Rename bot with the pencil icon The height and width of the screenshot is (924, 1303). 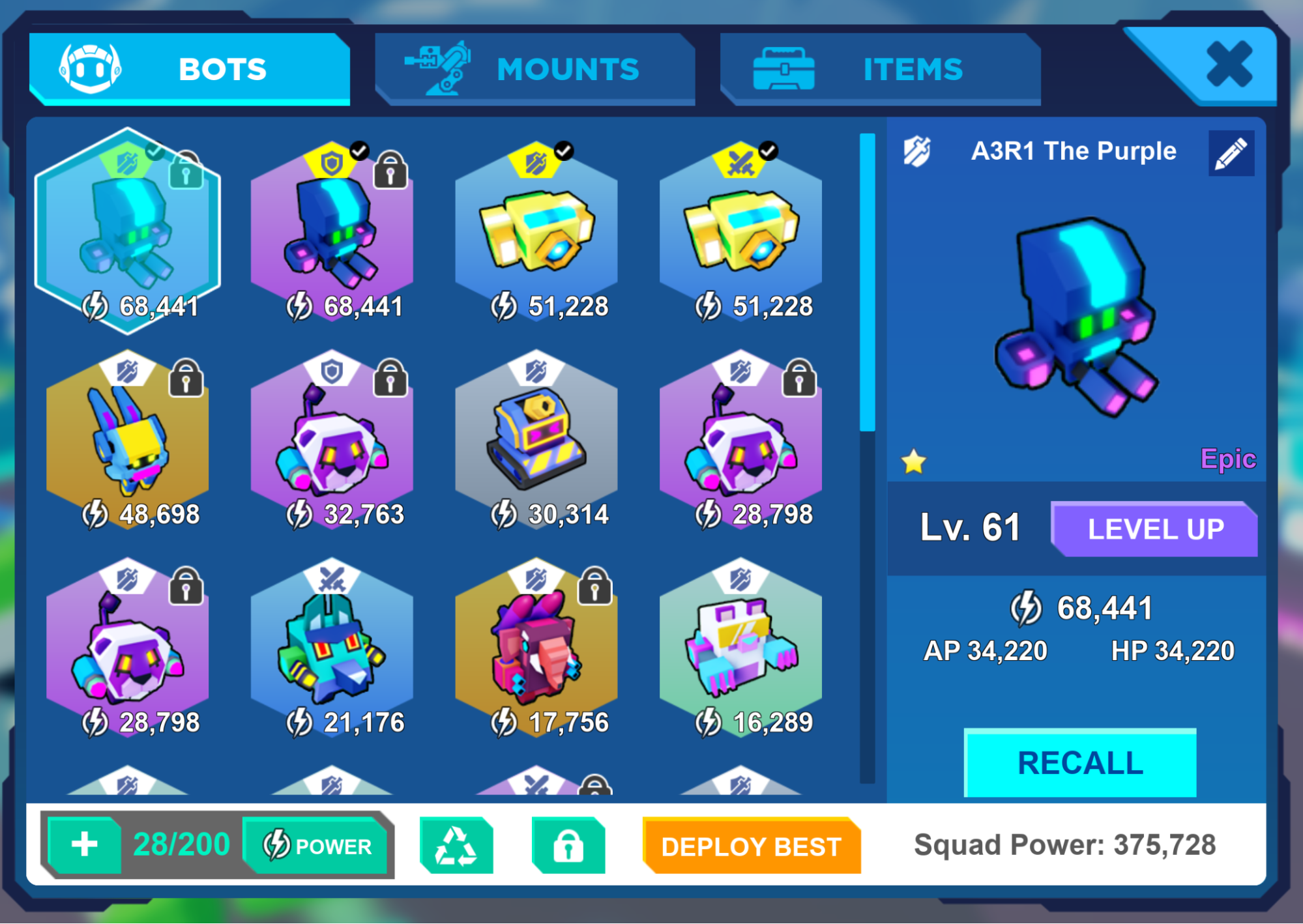[x=1231, y=153]
